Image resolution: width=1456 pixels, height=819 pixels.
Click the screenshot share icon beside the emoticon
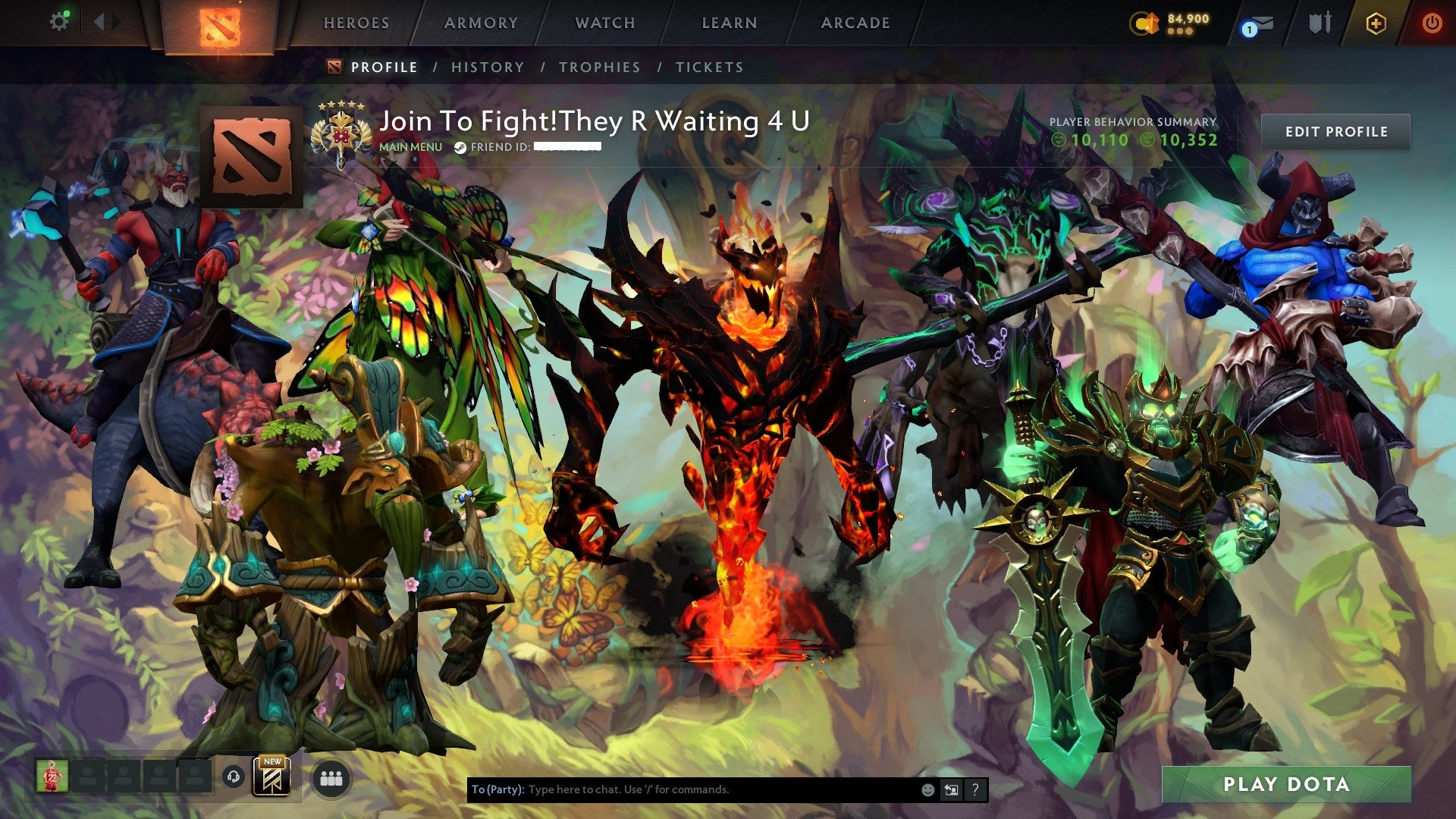950,789
